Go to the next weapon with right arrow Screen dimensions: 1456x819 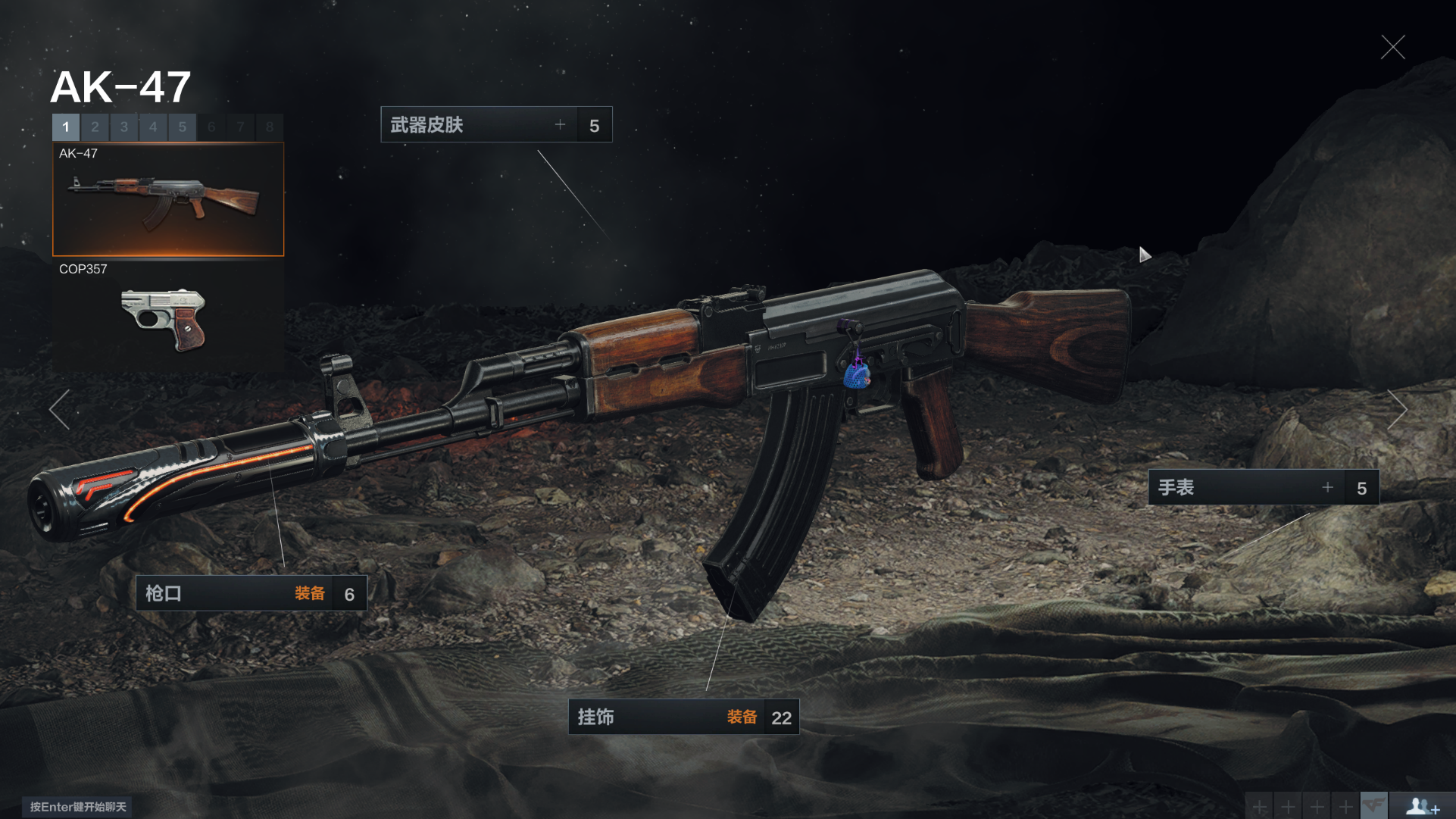pyautogui.click(x=1397, y=410)
